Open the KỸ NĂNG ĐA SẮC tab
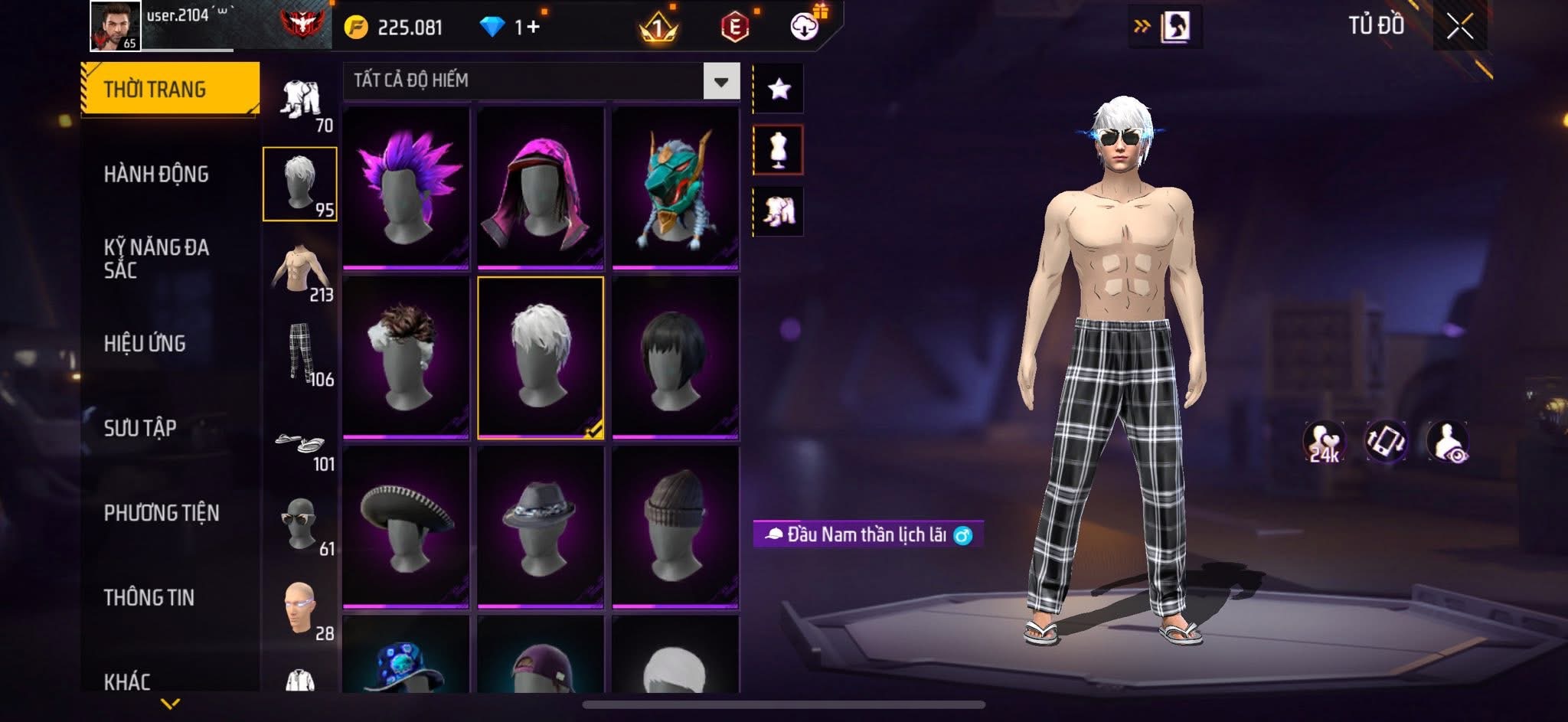This screenshot has height=722, width=1568. (x=156, y=258)
